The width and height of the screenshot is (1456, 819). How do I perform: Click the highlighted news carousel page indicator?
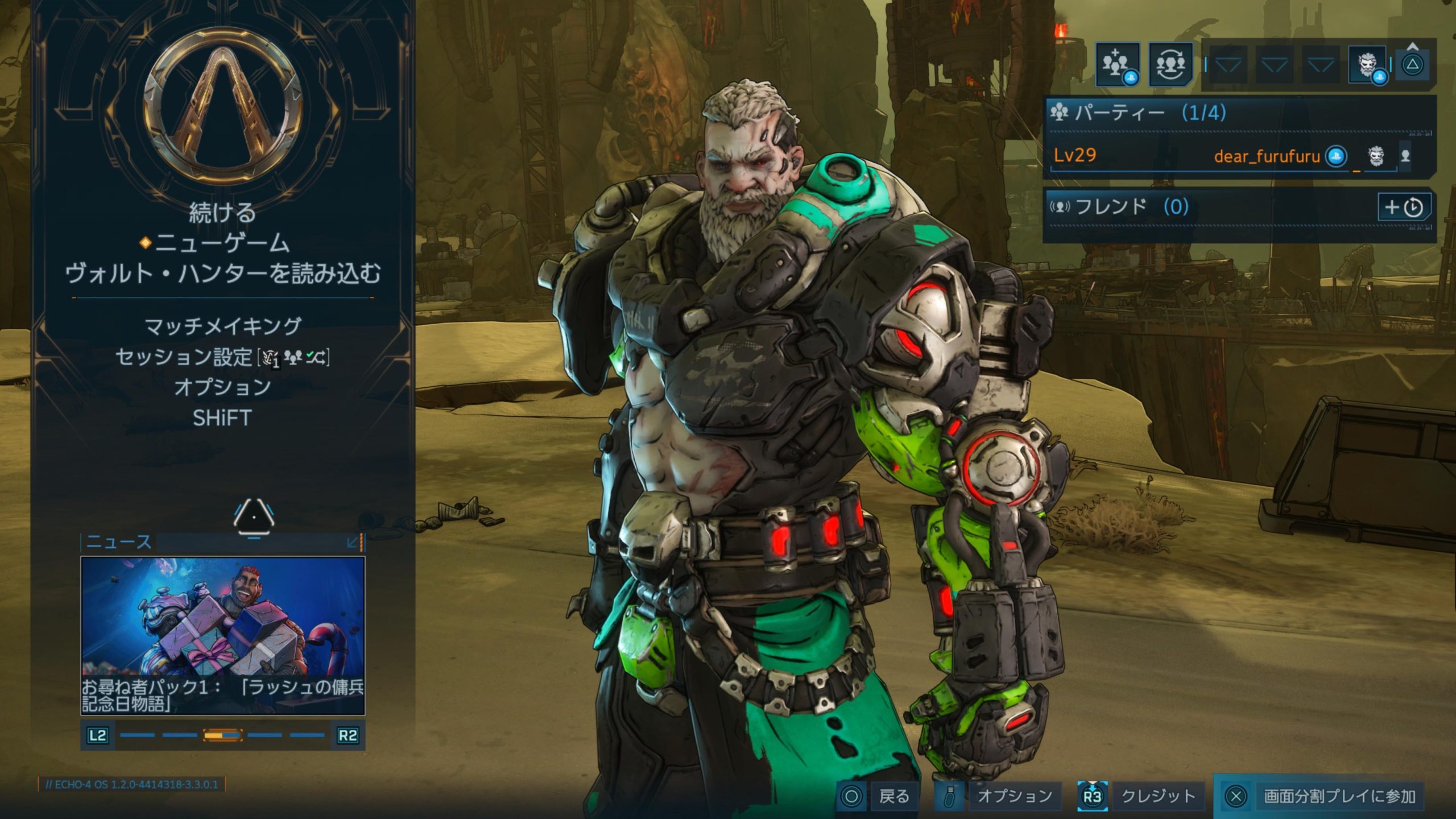coord(223,735)
